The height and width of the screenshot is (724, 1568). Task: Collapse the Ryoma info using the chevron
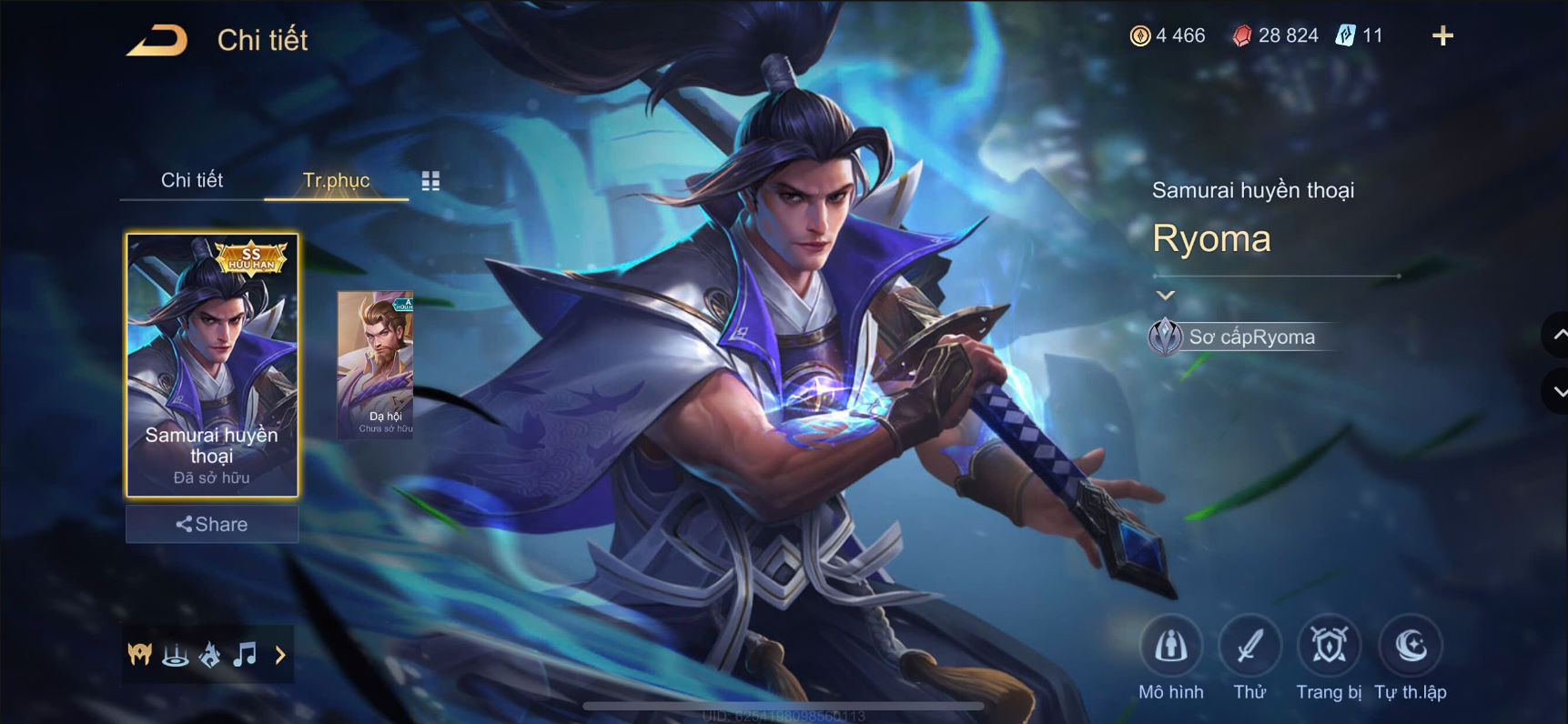click(1166, 295)
